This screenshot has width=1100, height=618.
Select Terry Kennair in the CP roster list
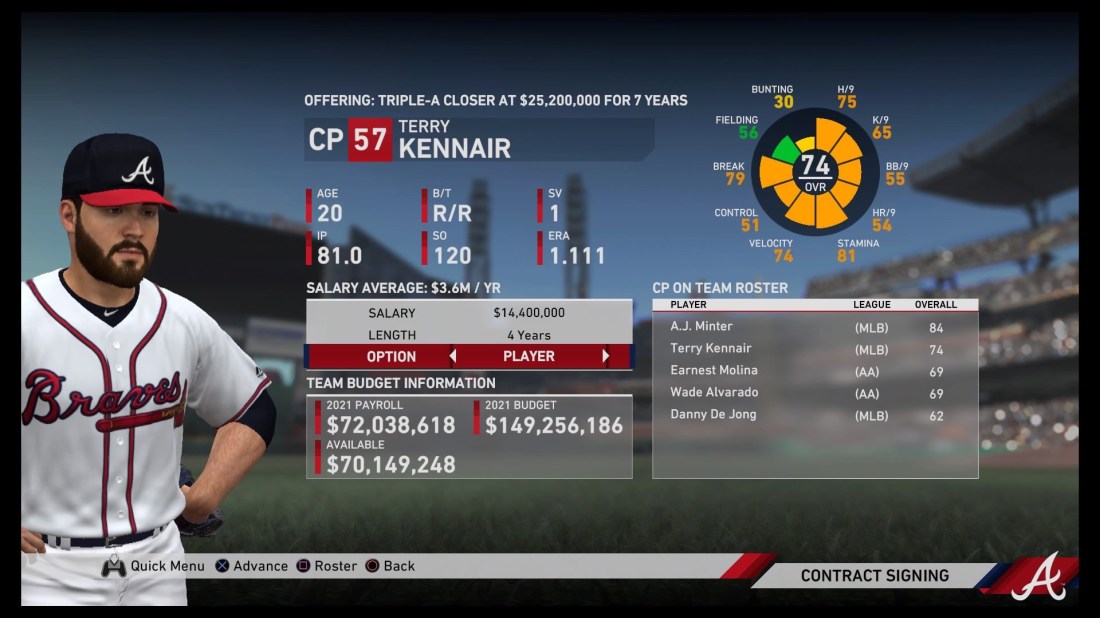tap(814, 349)
